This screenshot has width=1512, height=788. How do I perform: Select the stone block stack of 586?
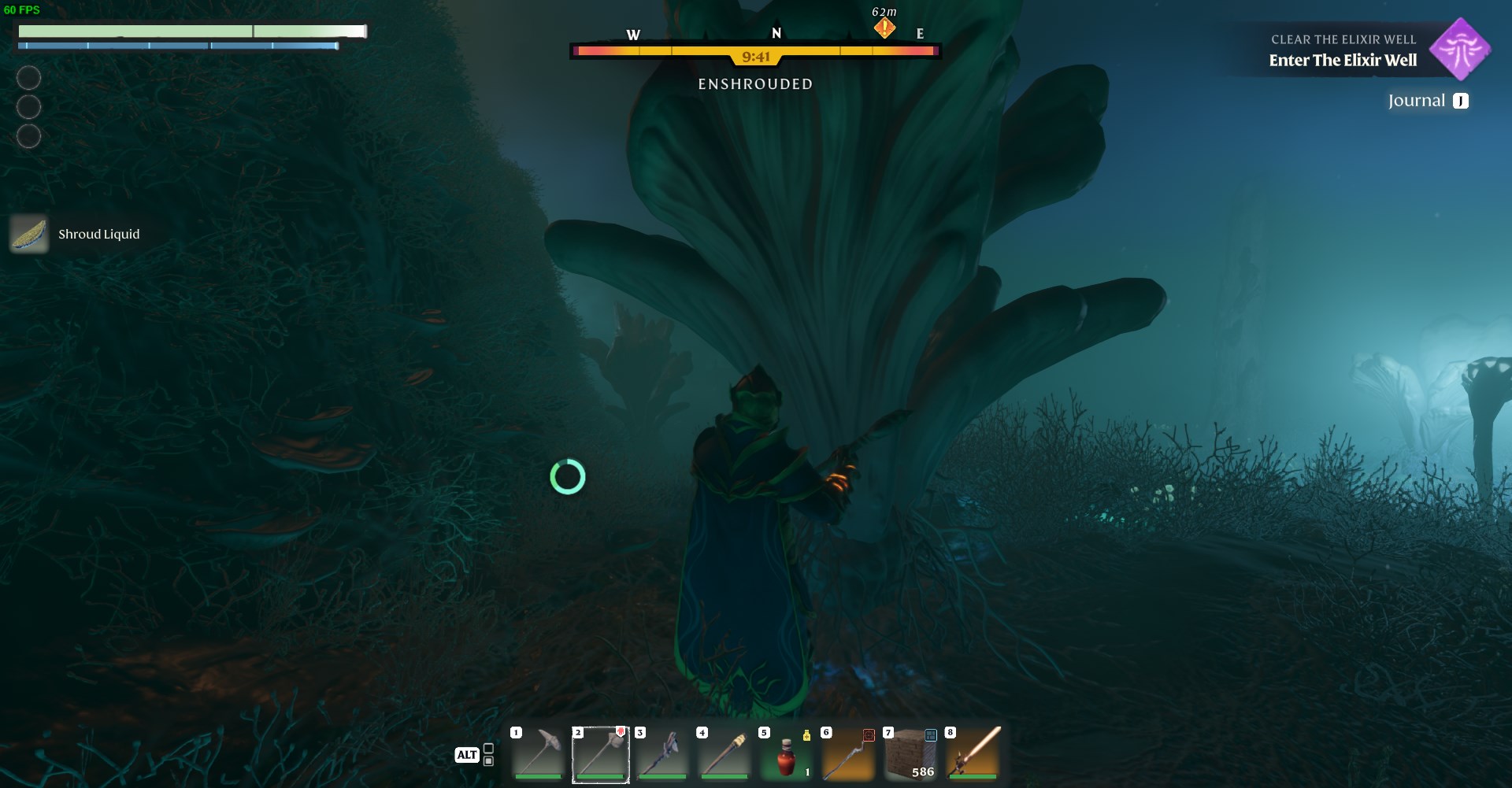pyautogui.click(x=910, y=754)
